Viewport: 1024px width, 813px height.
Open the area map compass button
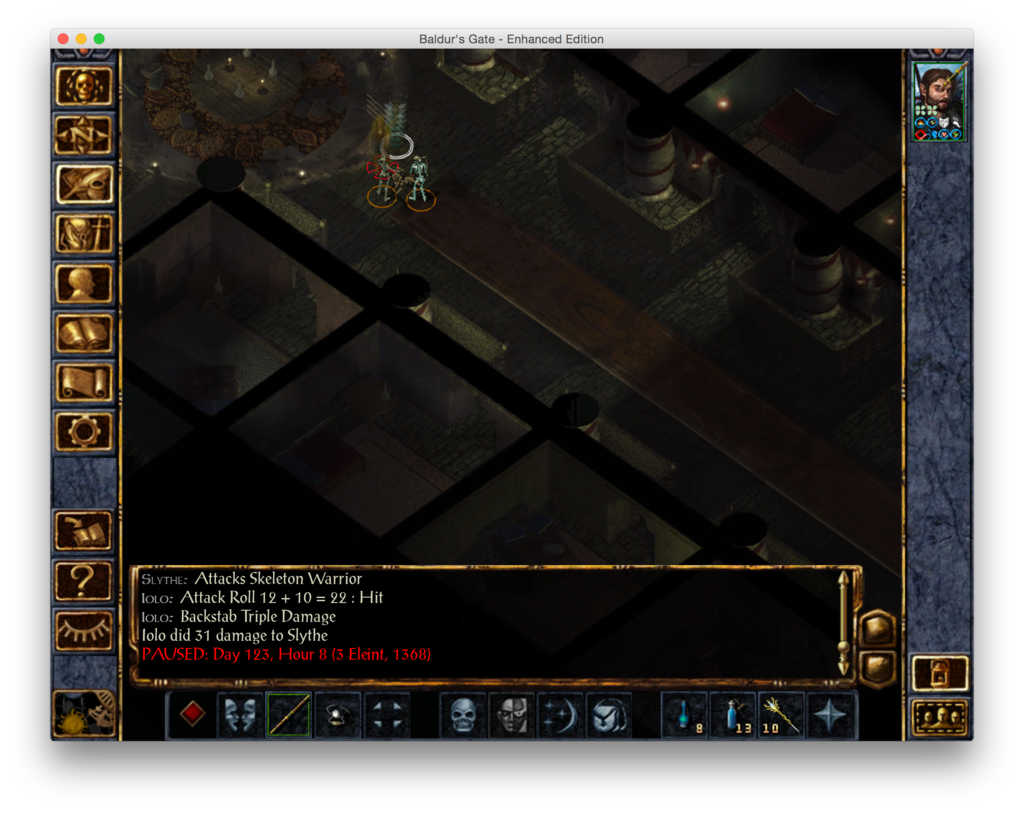point(83,135)
